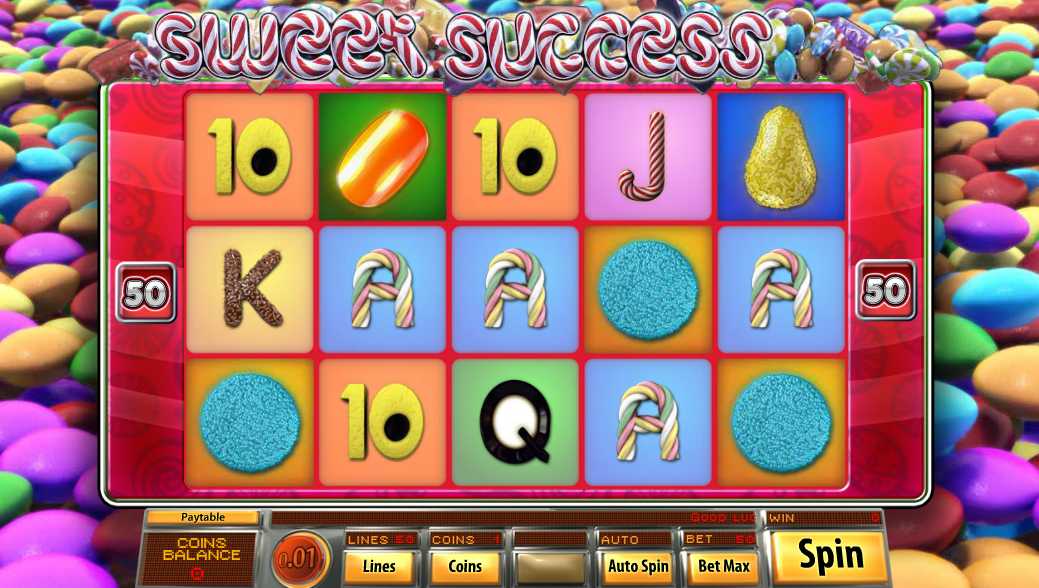This screenshot has height=588, width=1039.
Task: Start Auto Spin mode
Action: (x=638, y=566)
